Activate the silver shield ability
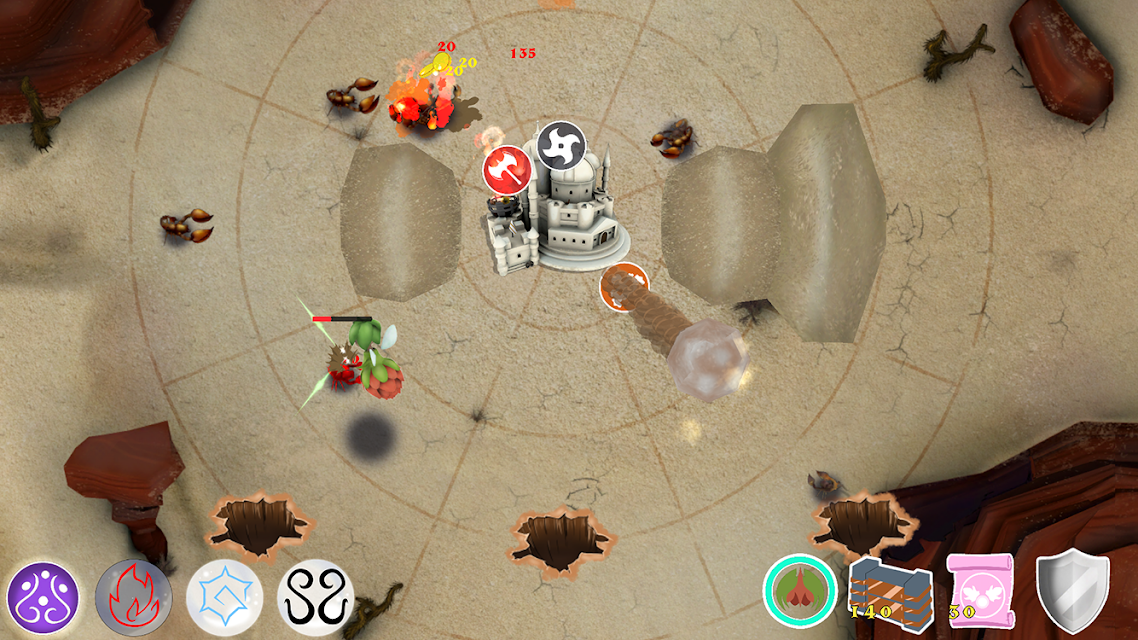Viewport: 1138px width, 640px height. [x=1072, y=590]
